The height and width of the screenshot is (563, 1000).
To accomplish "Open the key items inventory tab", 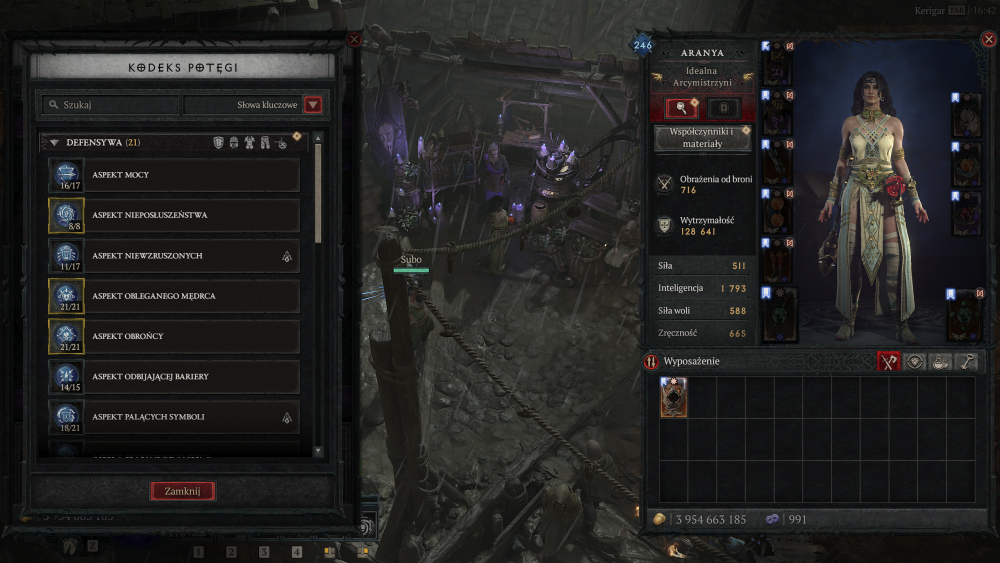I will (x=966, y=362).
